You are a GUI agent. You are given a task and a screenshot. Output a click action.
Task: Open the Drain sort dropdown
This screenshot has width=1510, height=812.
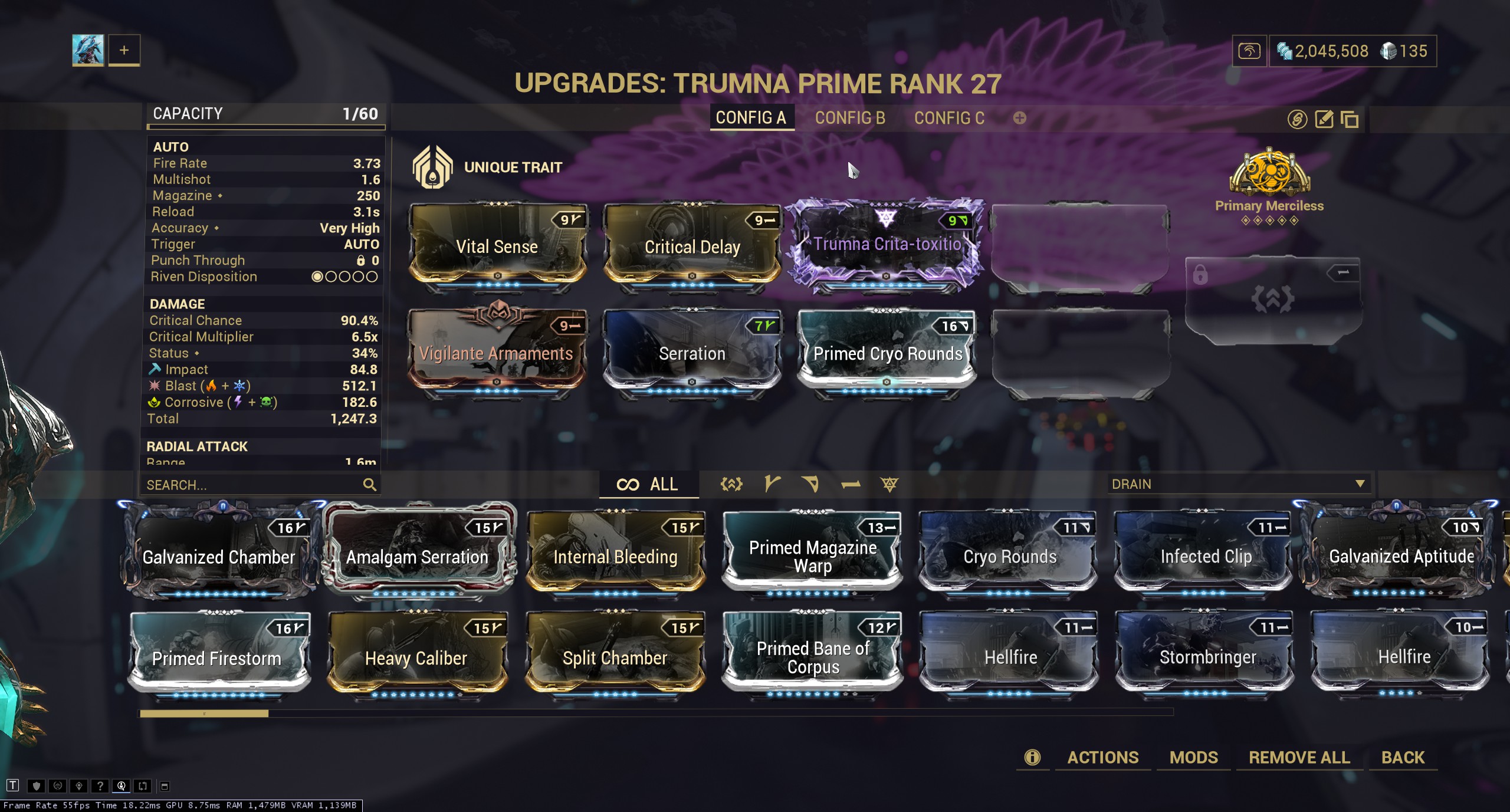click(x=1237, y=484)
